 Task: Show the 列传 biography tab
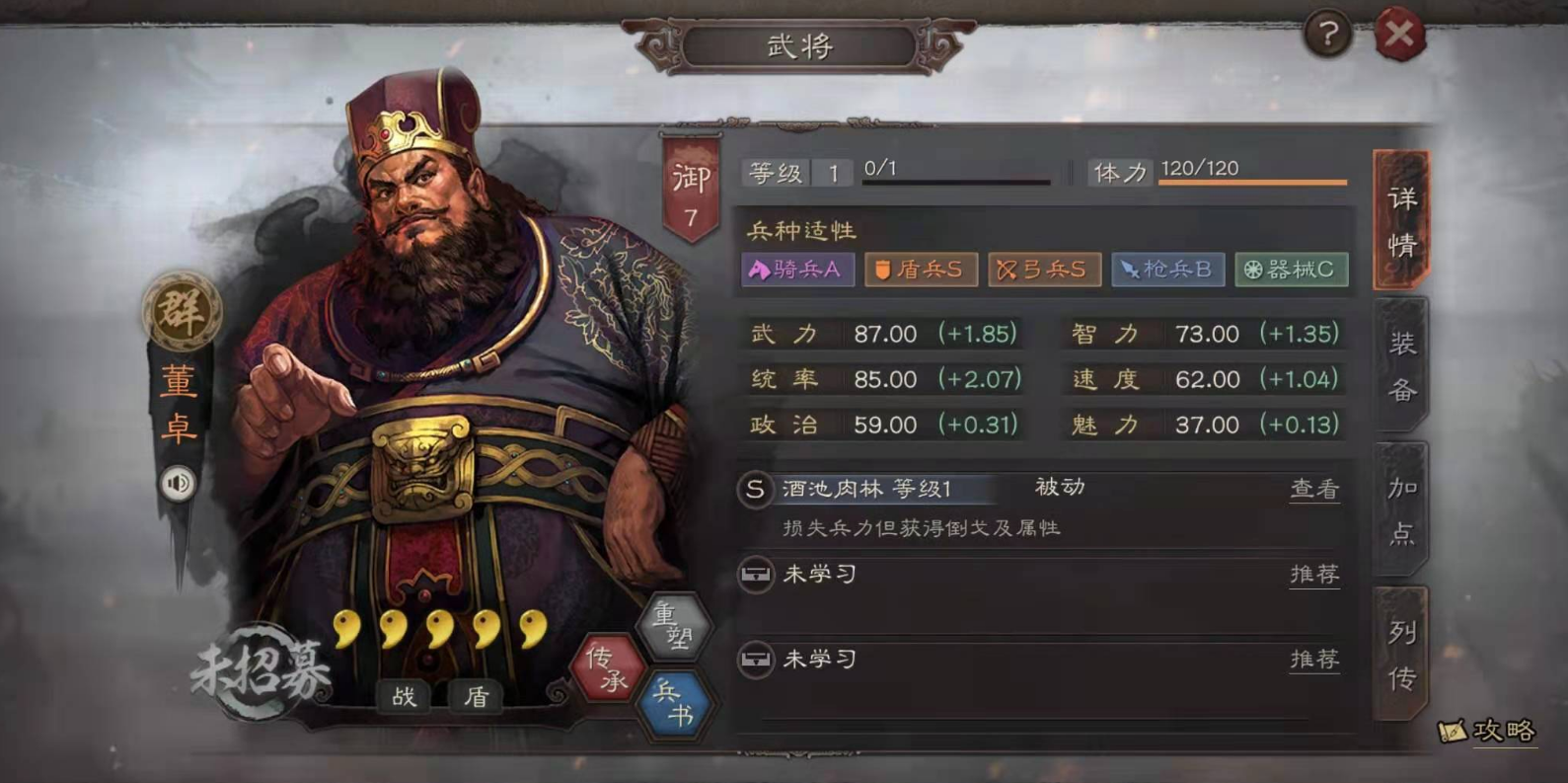coord(1401,655)
